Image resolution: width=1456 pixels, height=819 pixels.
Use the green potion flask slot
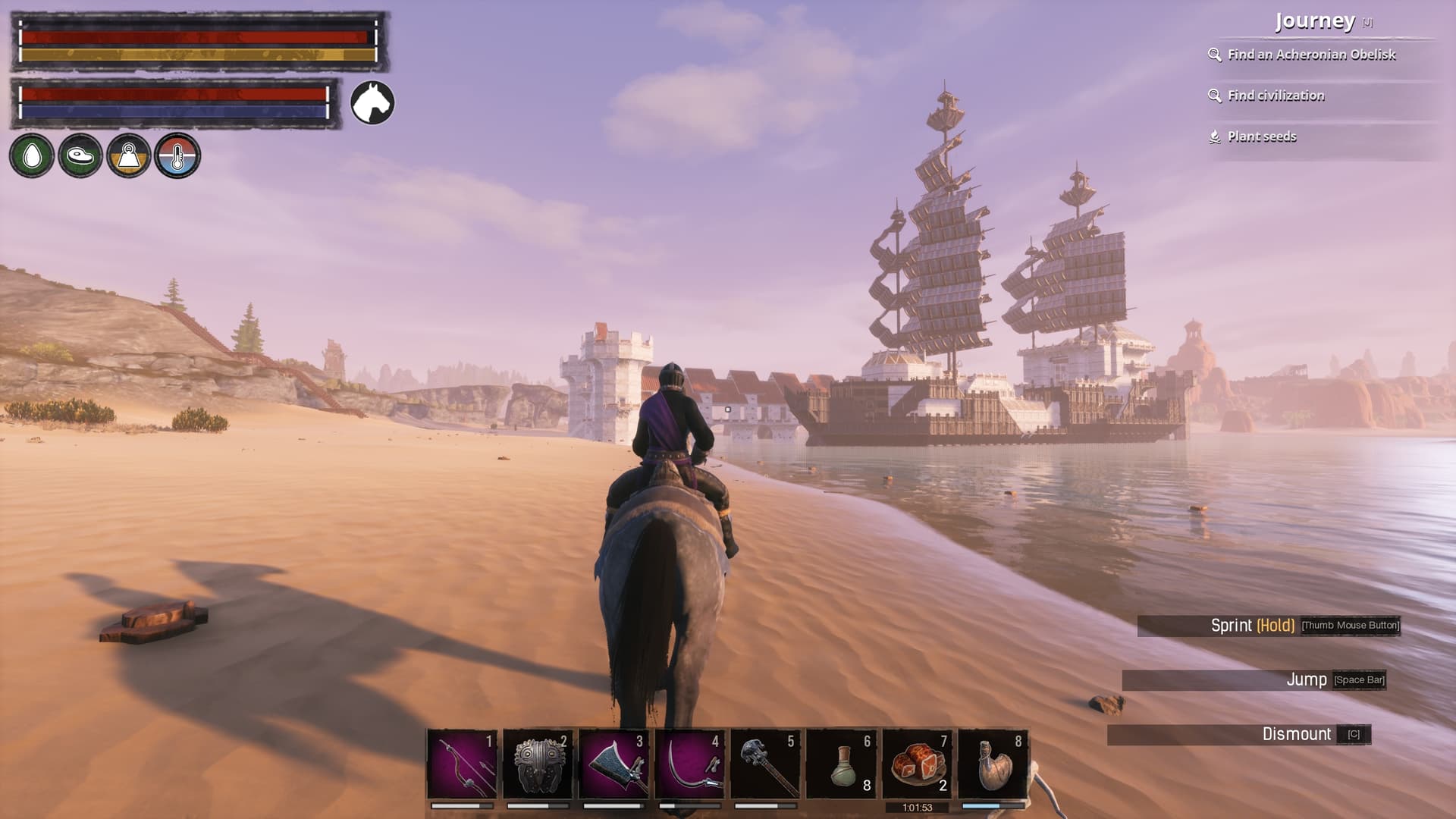coord(841,764)
